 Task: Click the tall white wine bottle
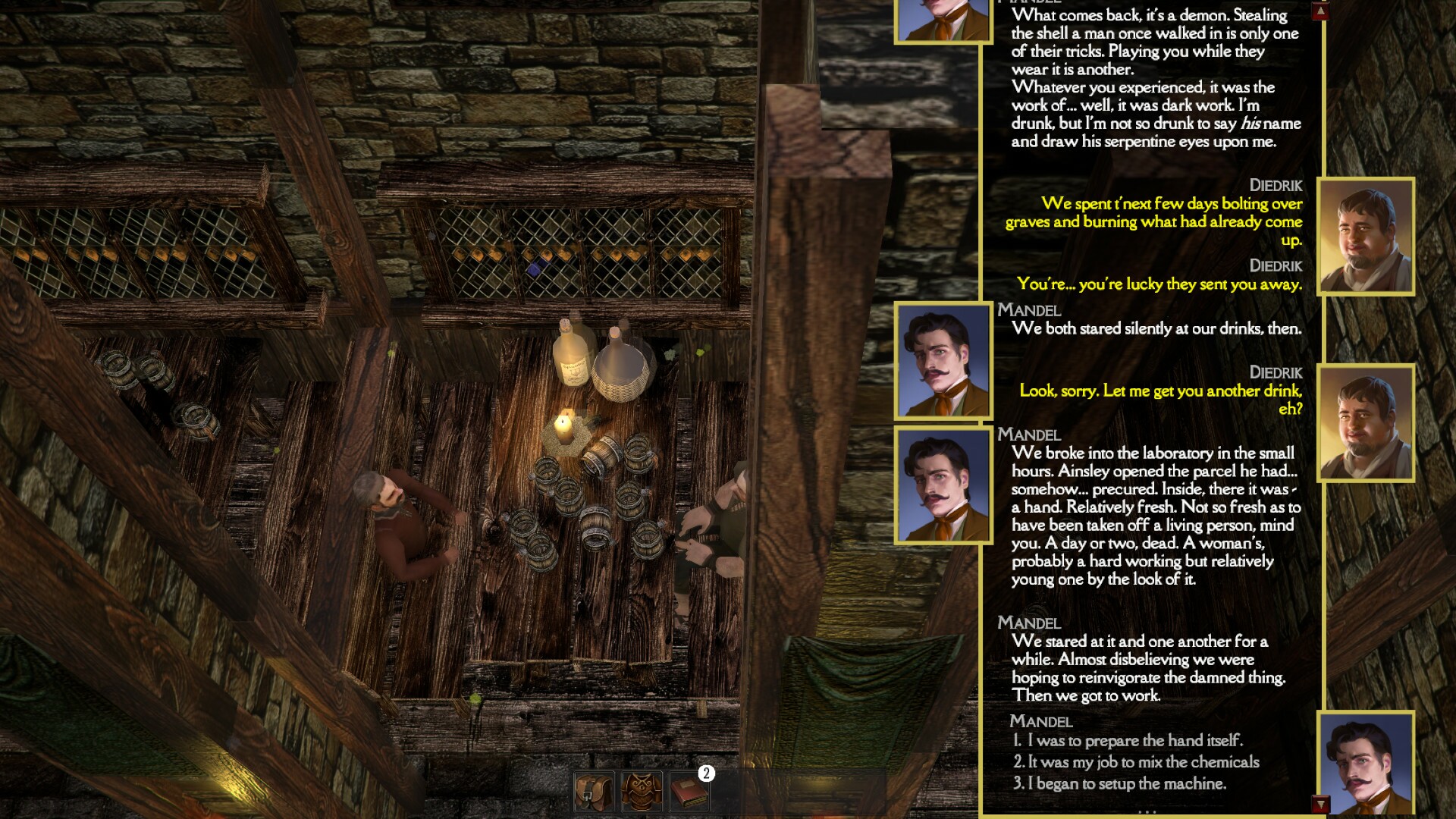point(570,356)
